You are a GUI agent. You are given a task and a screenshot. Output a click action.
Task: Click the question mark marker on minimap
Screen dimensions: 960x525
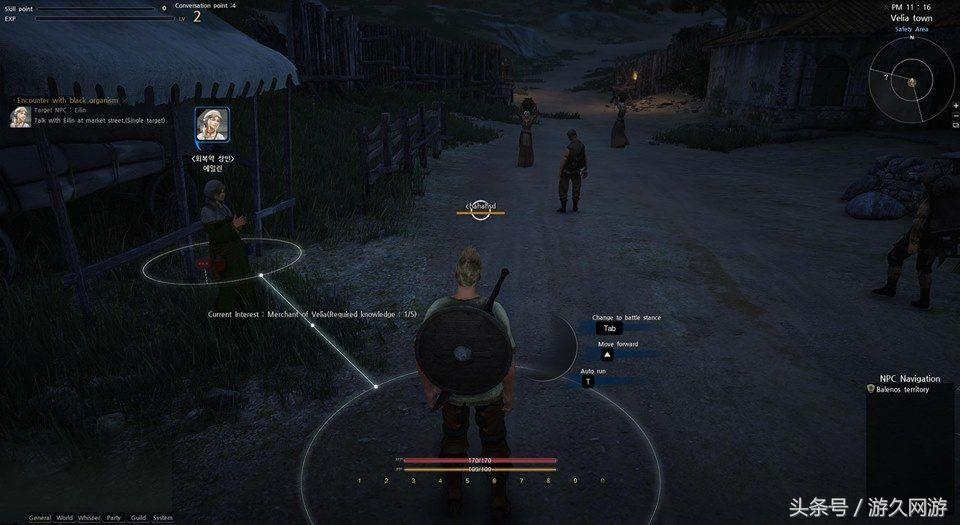886,75
